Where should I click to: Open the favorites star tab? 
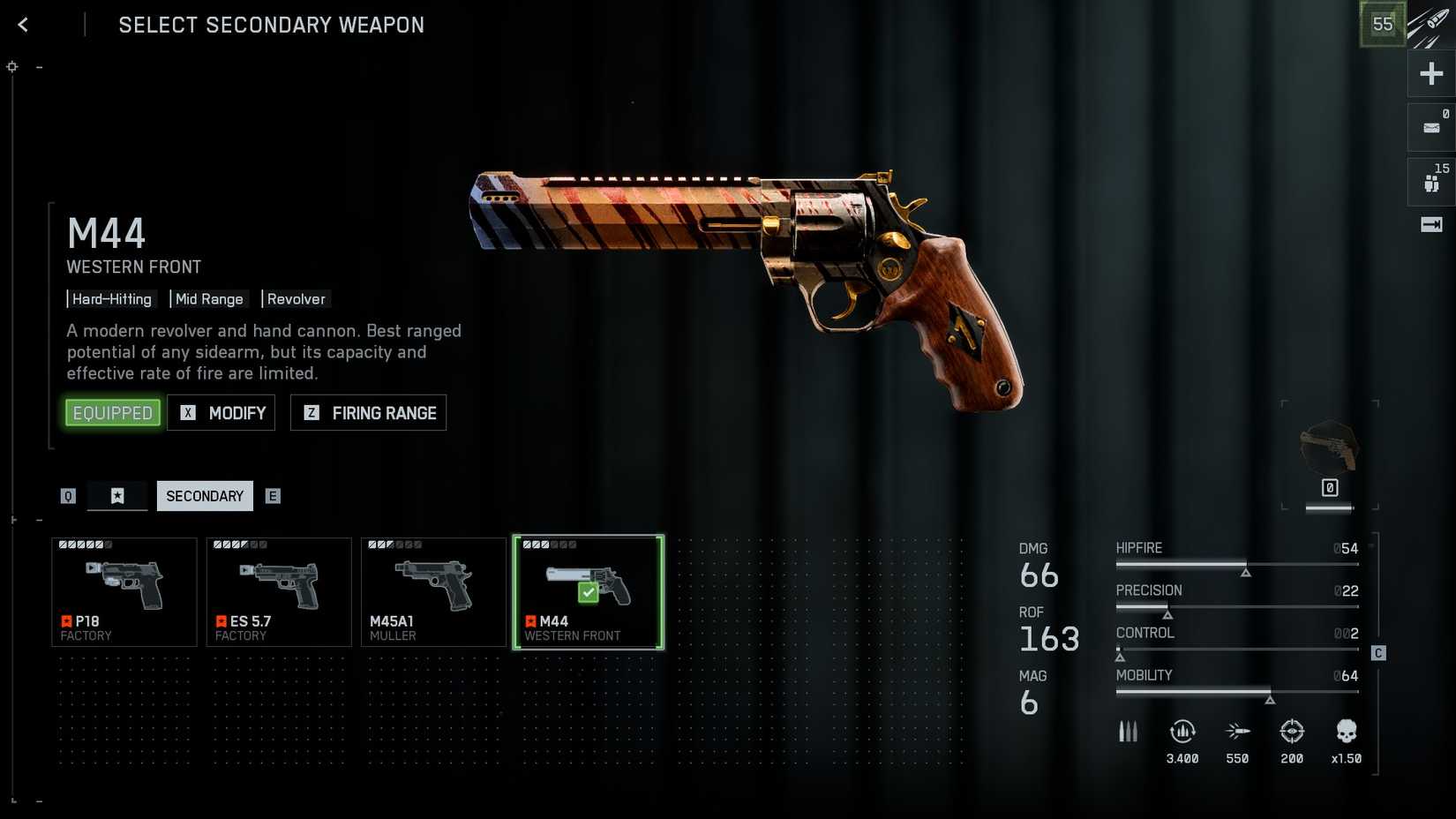(117, 496)
